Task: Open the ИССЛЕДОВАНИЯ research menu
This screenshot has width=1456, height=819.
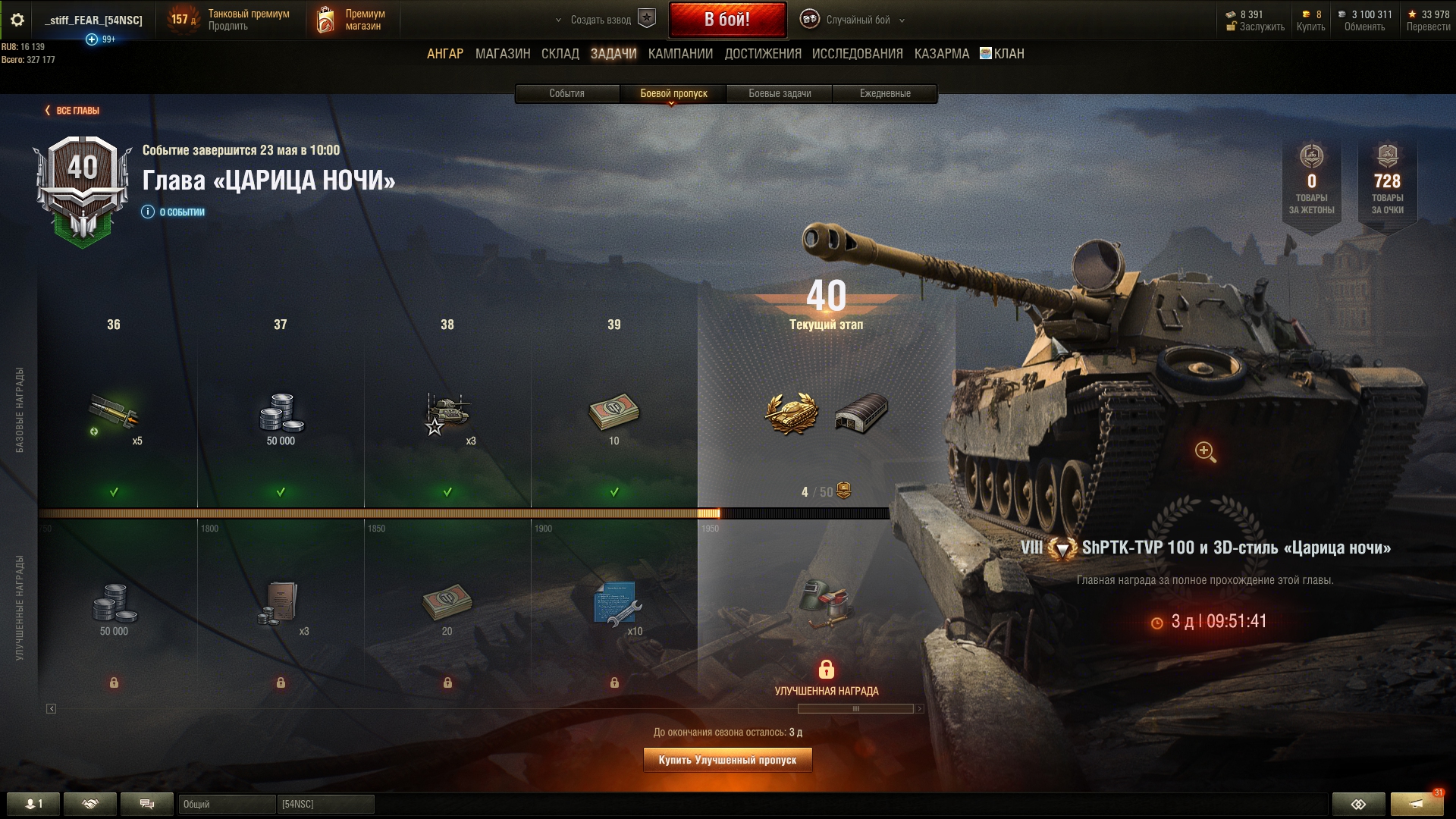Action: [857, 54]
